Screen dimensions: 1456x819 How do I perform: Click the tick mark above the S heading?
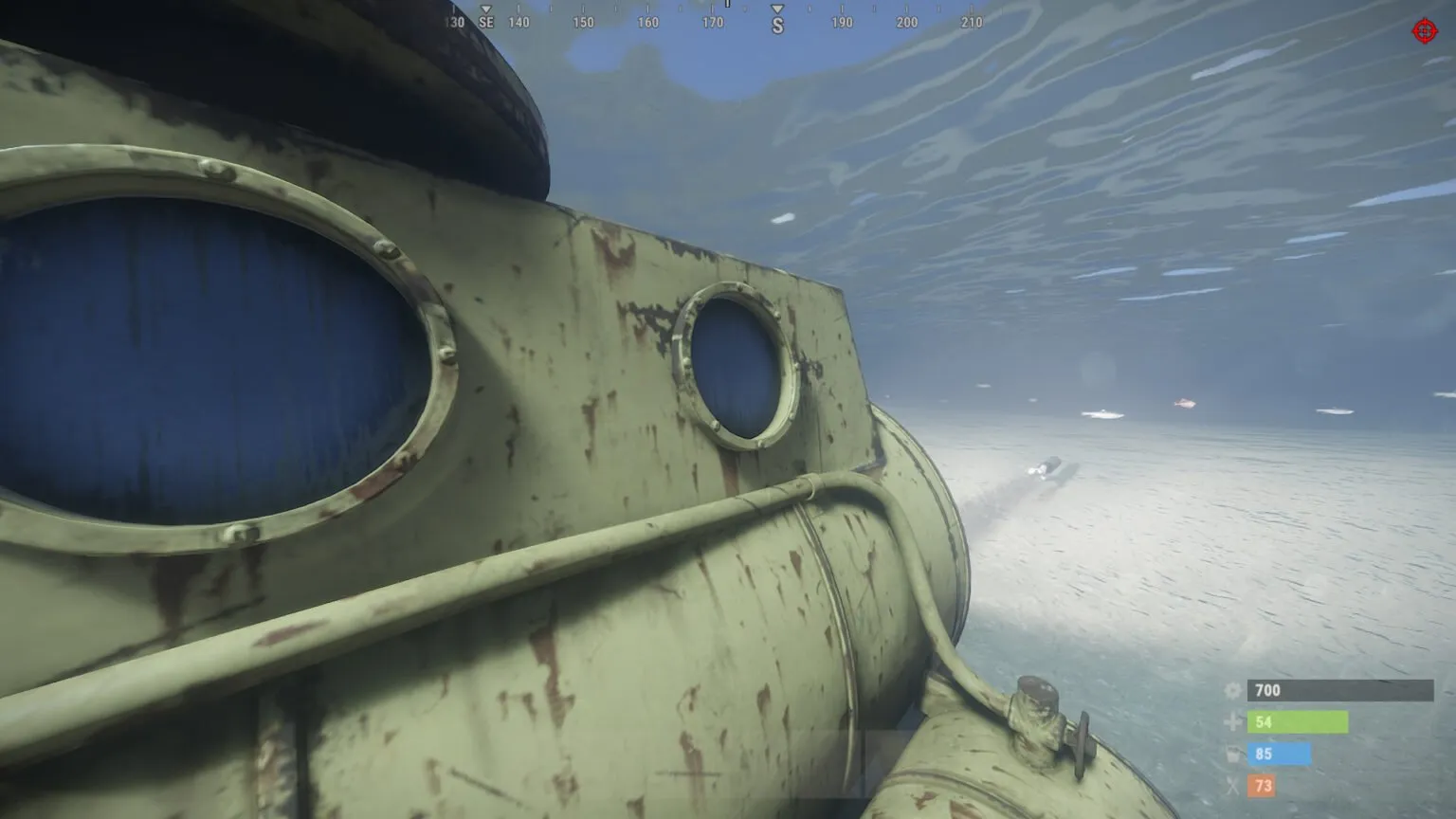pos(777,6)
